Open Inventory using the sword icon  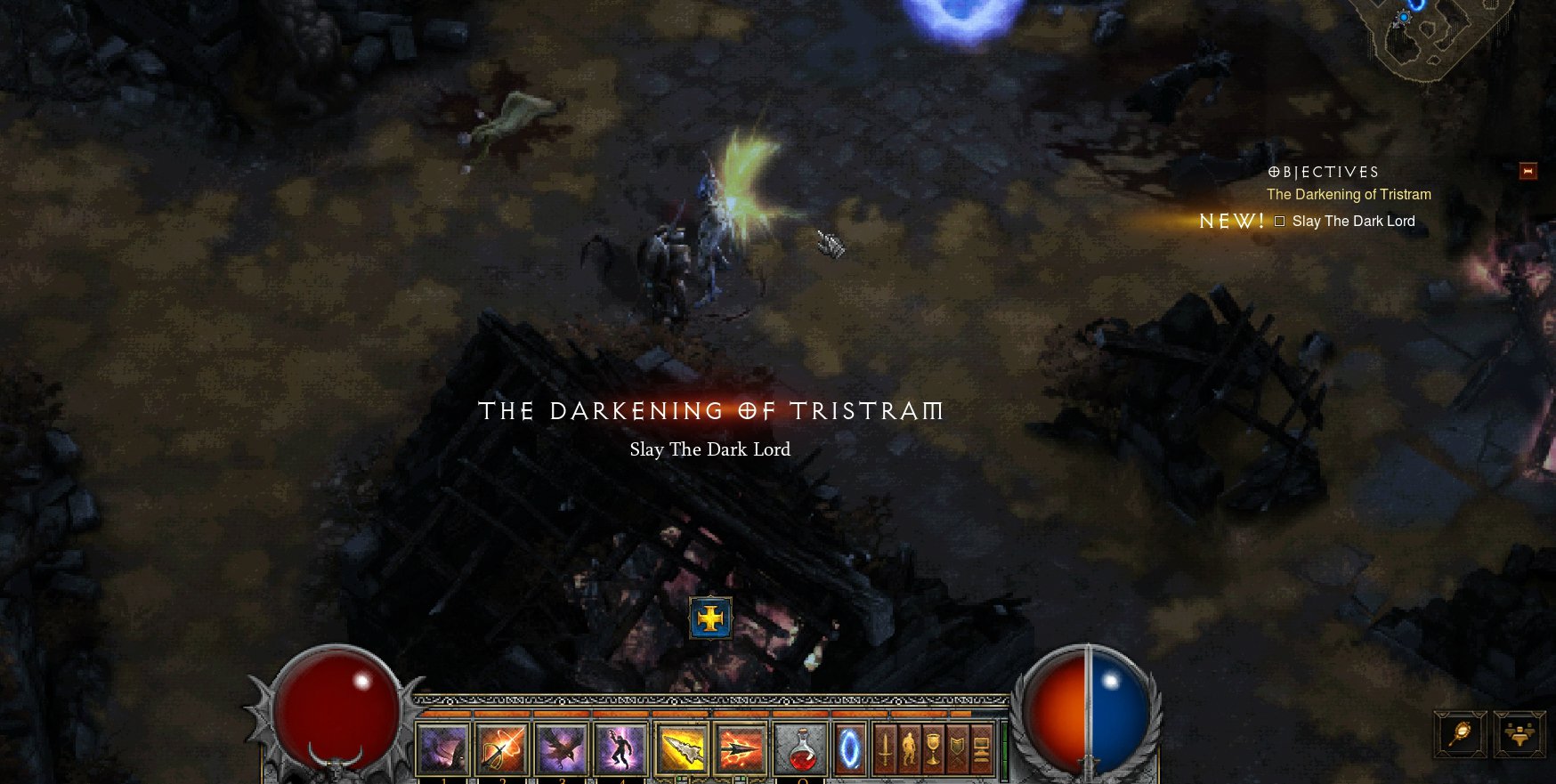pos(886,748)
